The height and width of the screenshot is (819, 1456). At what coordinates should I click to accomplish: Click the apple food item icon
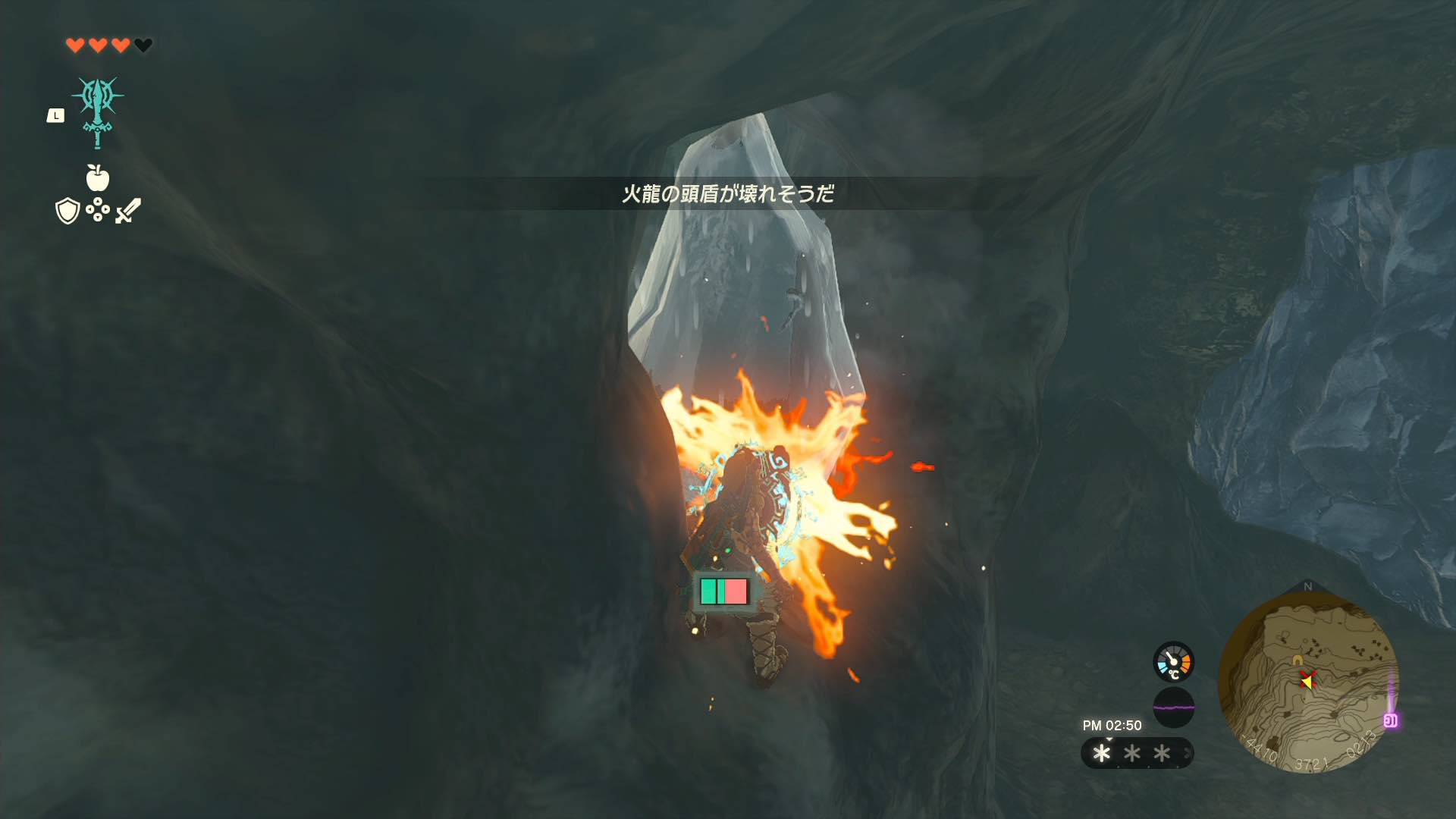[x=96, y=180]
